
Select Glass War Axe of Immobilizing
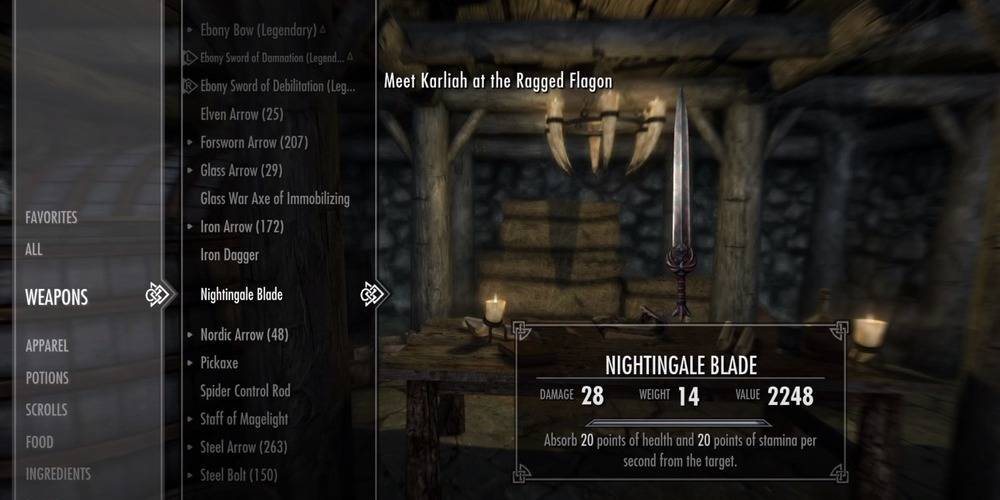click(x=275, y=198)
